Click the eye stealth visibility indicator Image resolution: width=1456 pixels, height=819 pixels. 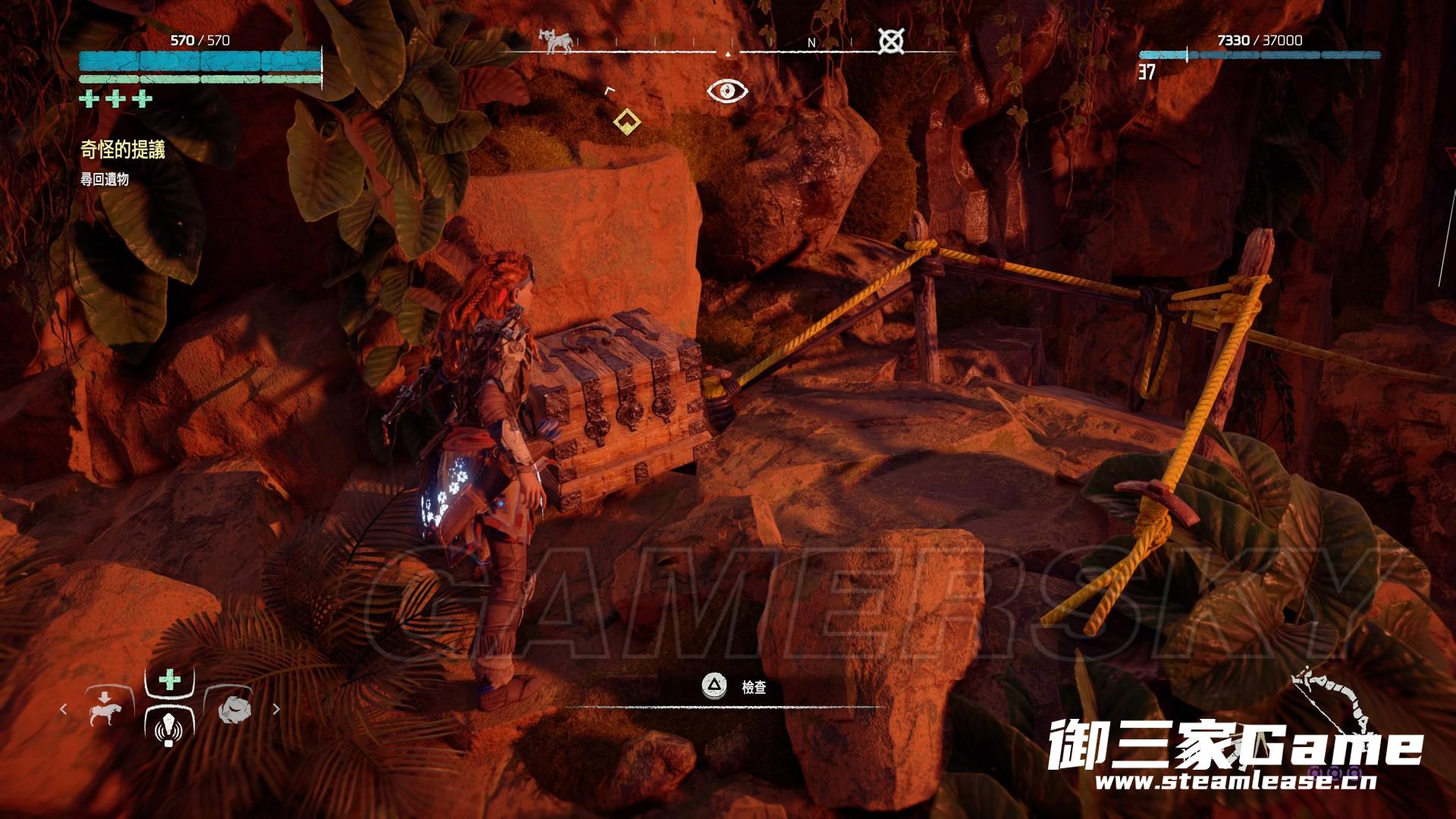pos(727,92)
